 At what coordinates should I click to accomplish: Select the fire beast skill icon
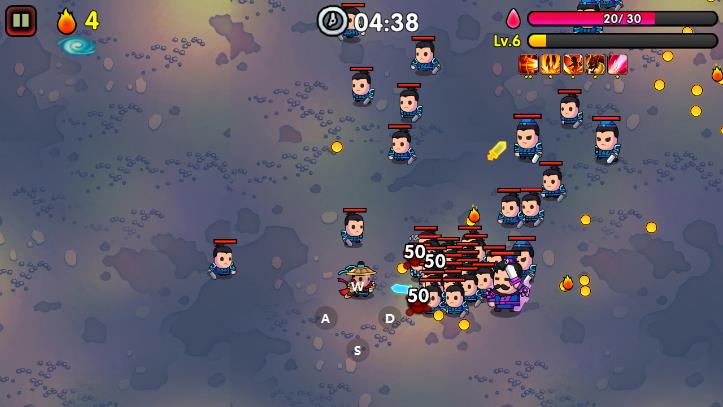coord(595,64)
